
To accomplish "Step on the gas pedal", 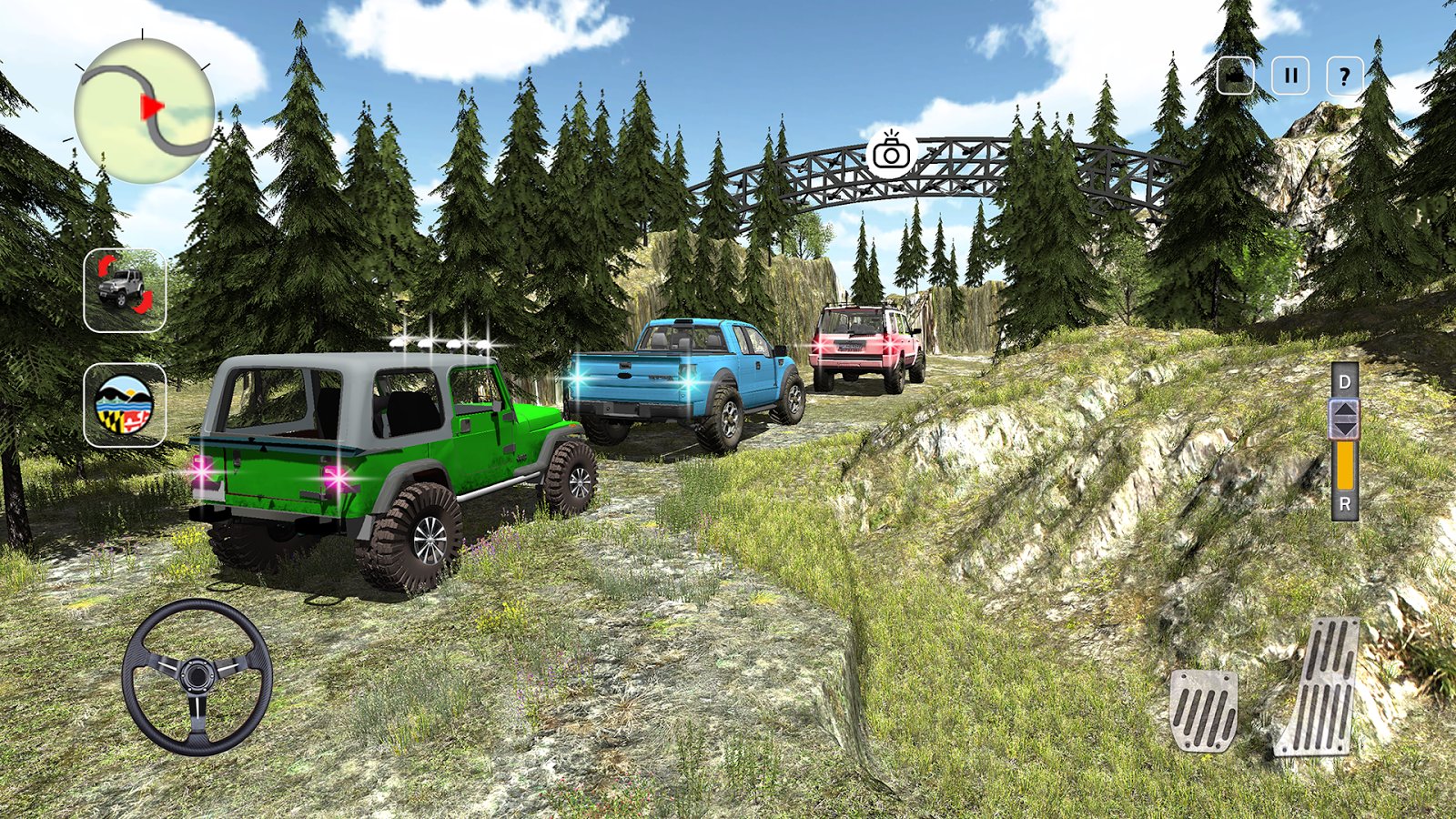I will 1320,687.
